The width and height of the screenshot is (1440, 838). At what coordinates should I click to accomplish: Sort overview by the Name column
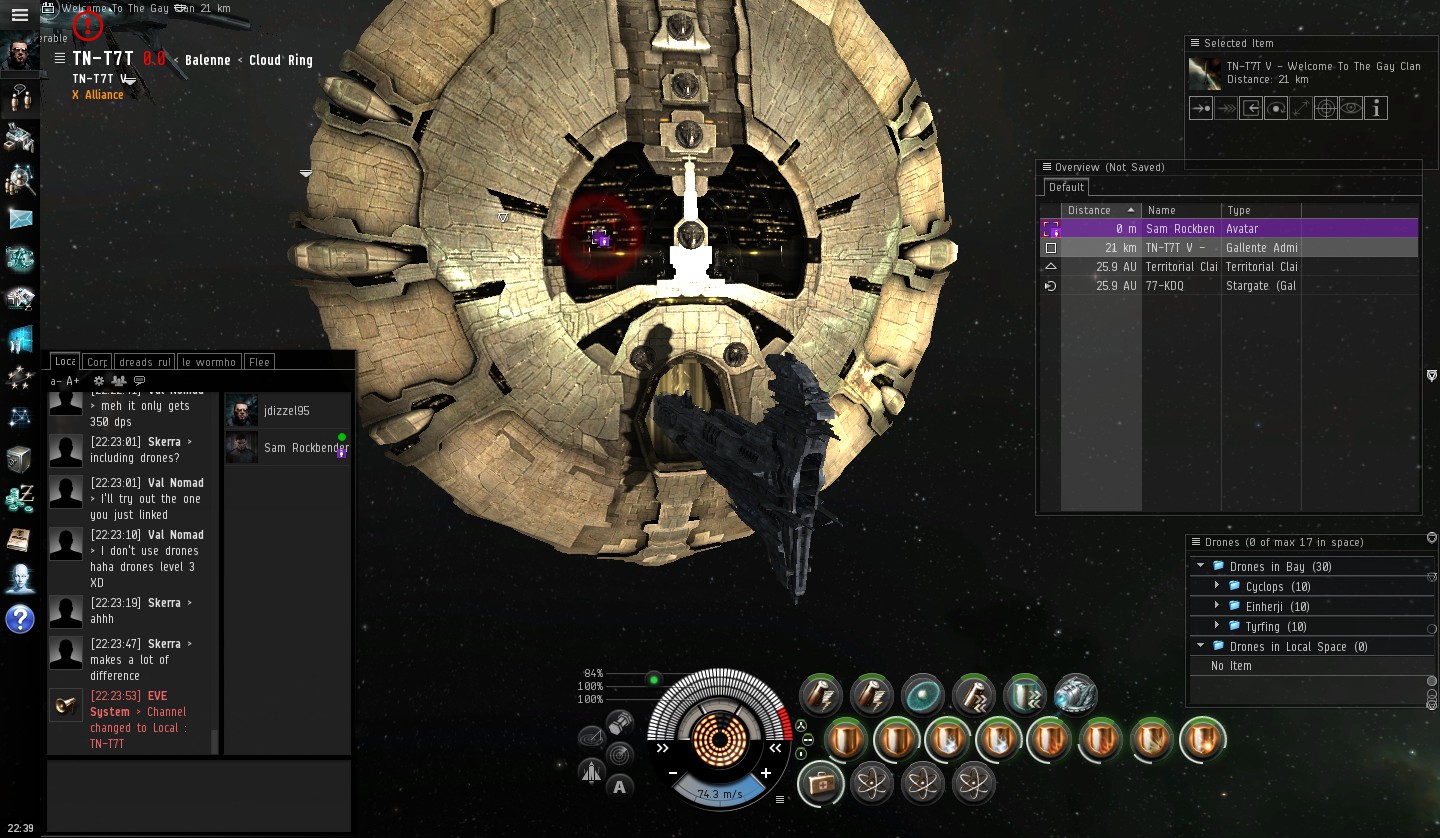(x=1180, y=210)
